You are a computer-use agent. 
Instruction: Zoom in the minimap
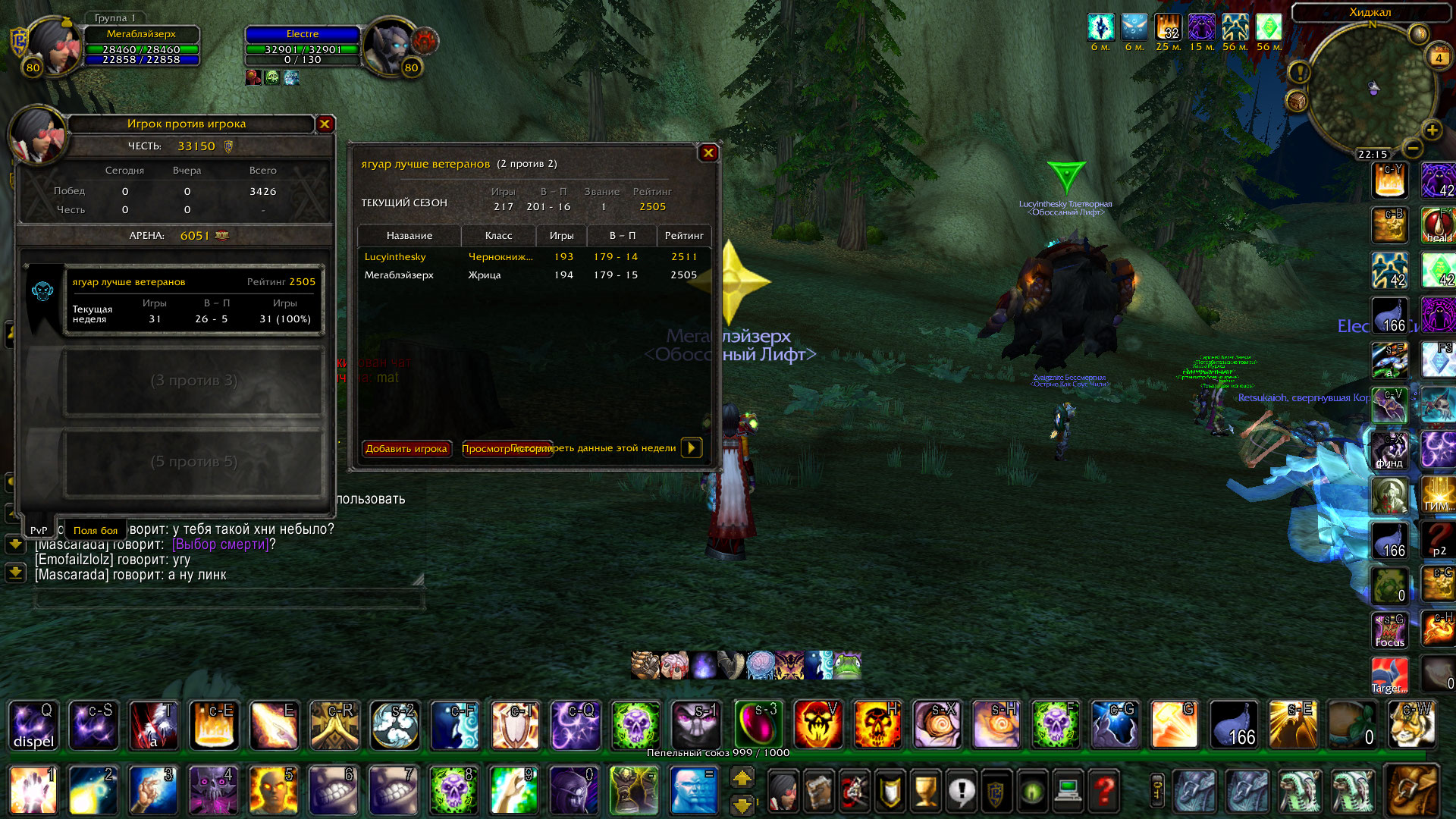tap(1432, 130)
